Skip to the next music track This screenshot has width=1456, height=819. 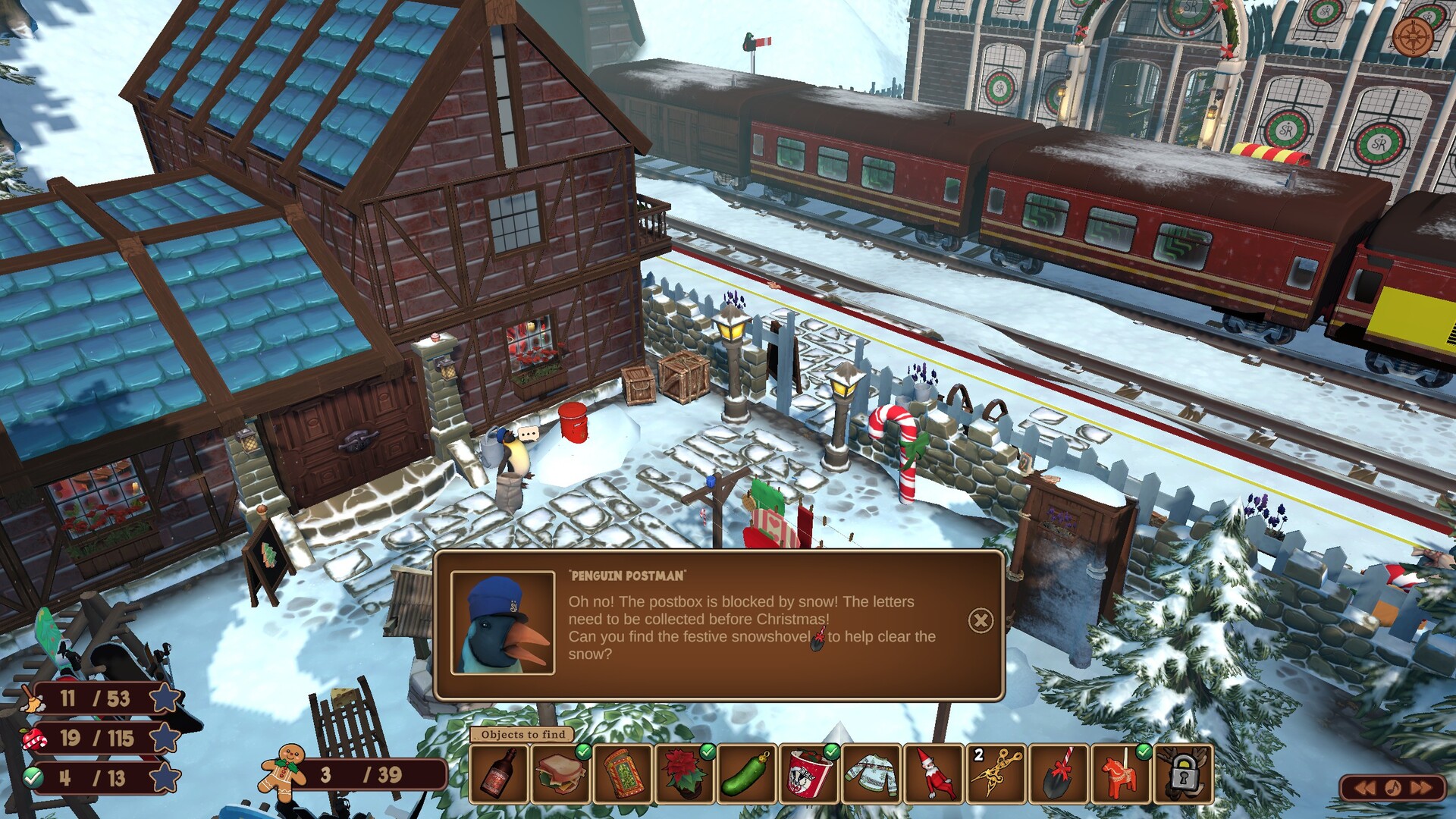pos(1421,788)
